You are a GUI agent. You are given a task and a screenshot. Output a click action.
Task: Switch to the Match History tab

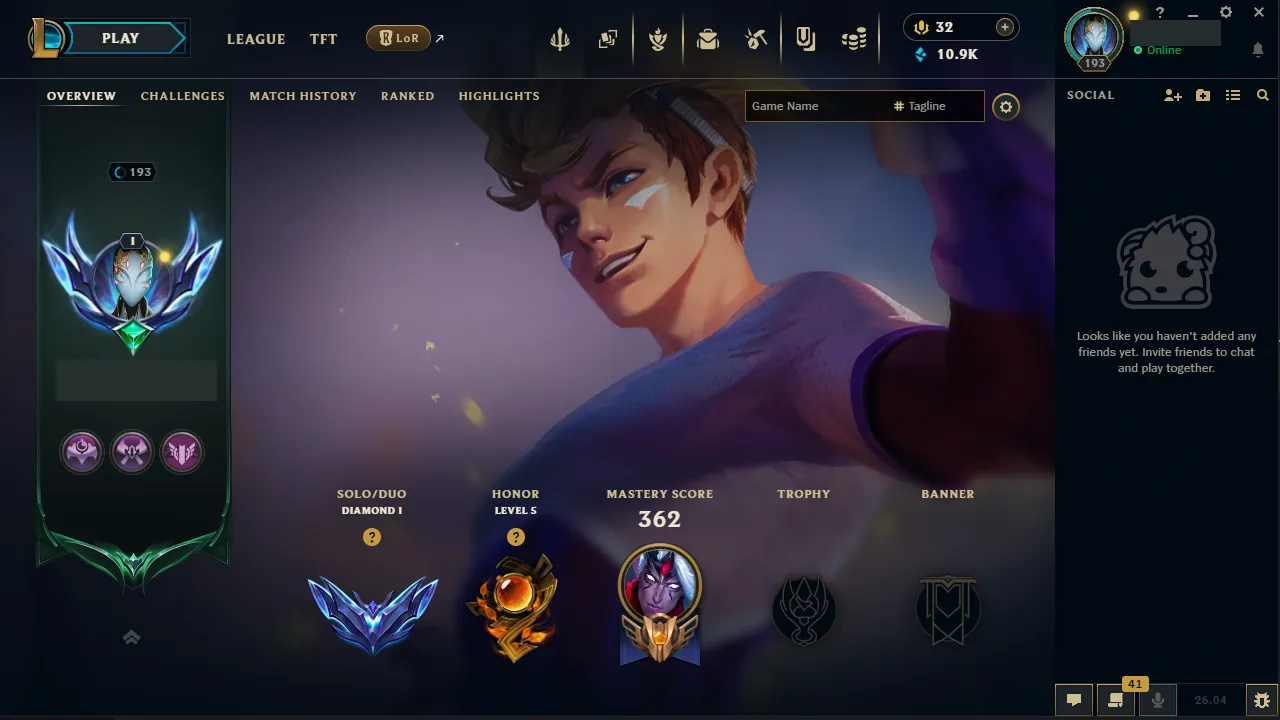click(x=303, y=95)
